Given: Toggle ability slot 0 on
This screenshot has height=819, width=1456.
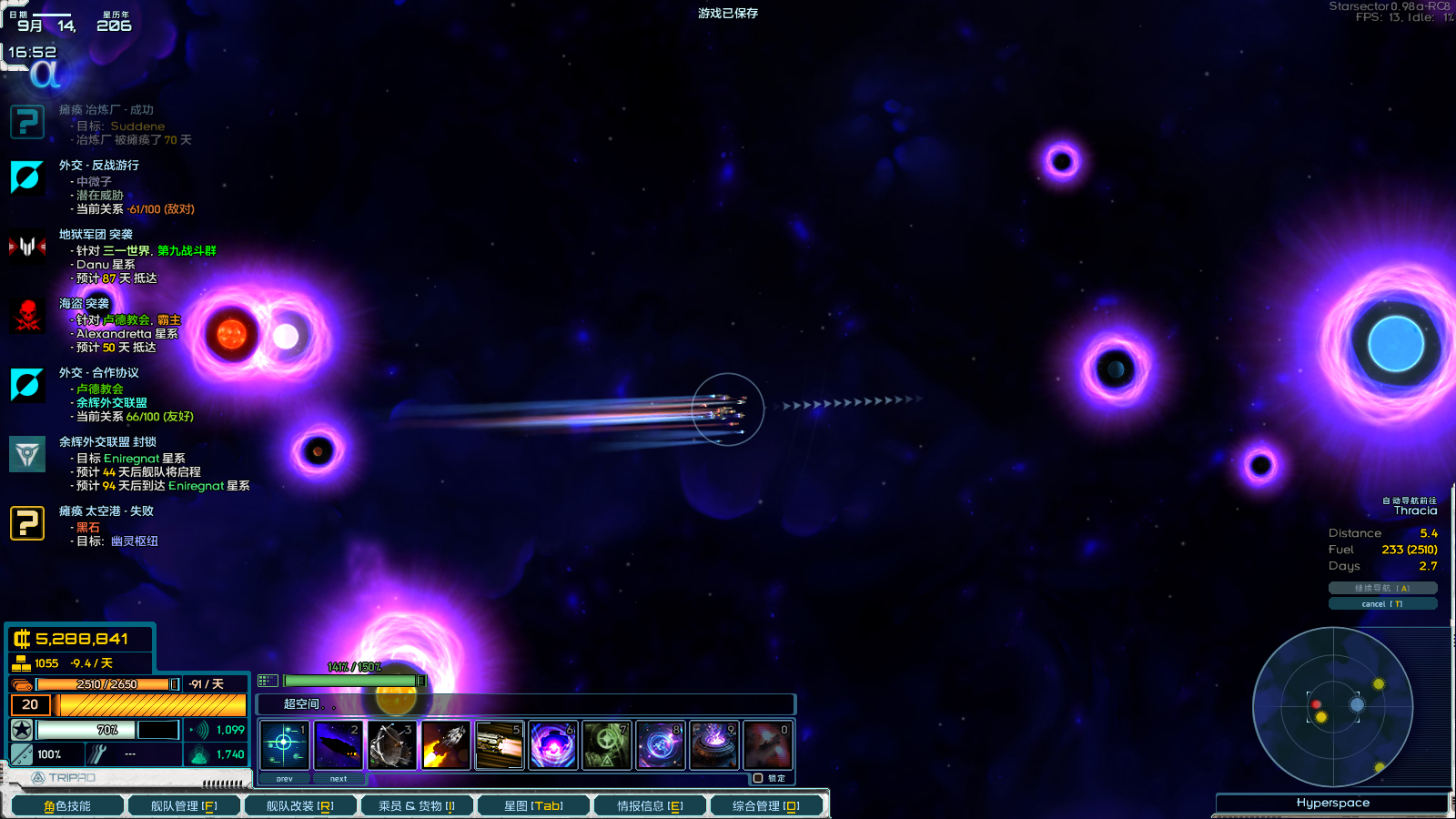Looking at the screenshot, I should click(767, 743).
